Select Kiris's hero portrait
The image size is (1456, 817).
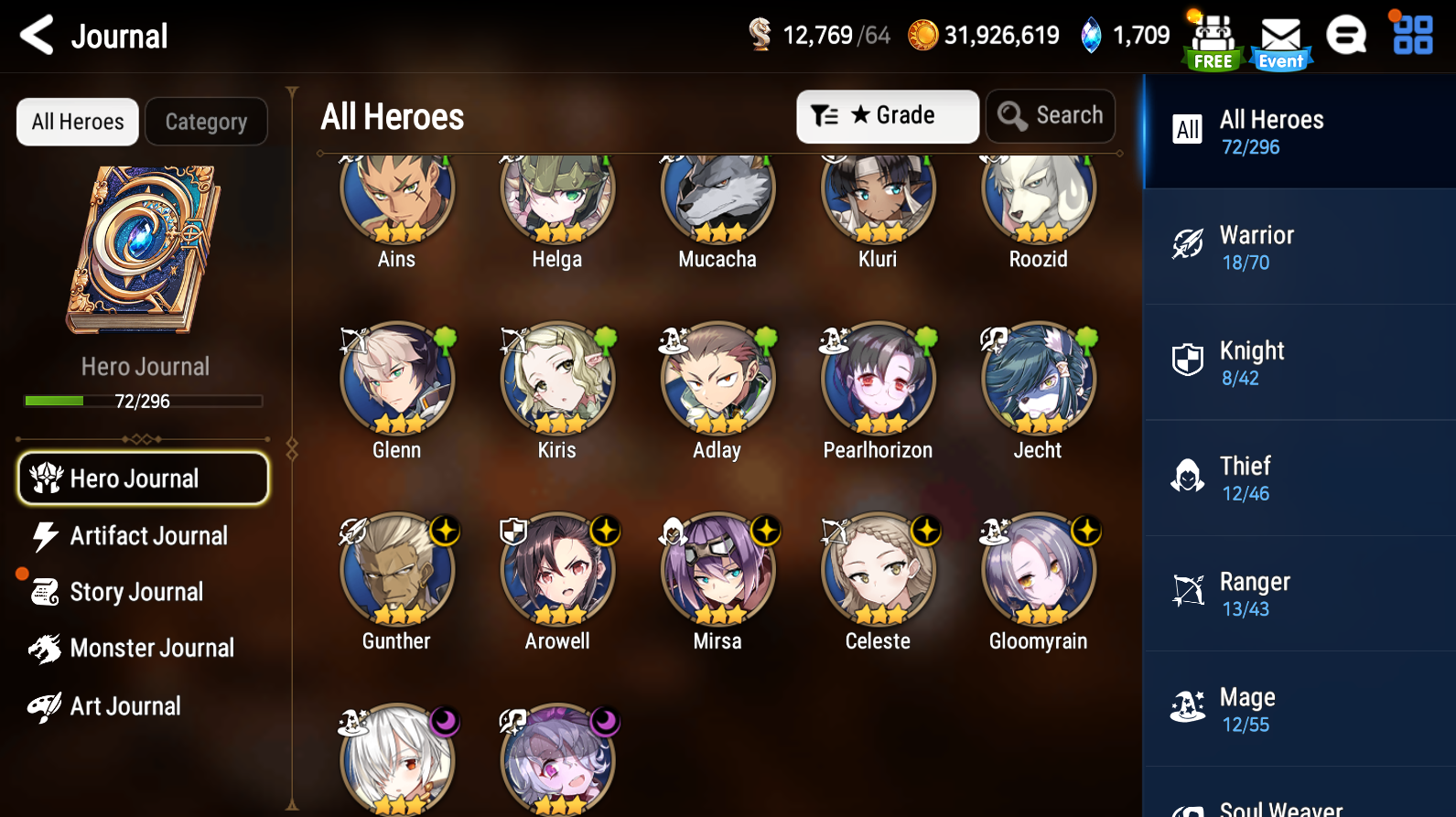pyautogui.click(x=557, y=377)
